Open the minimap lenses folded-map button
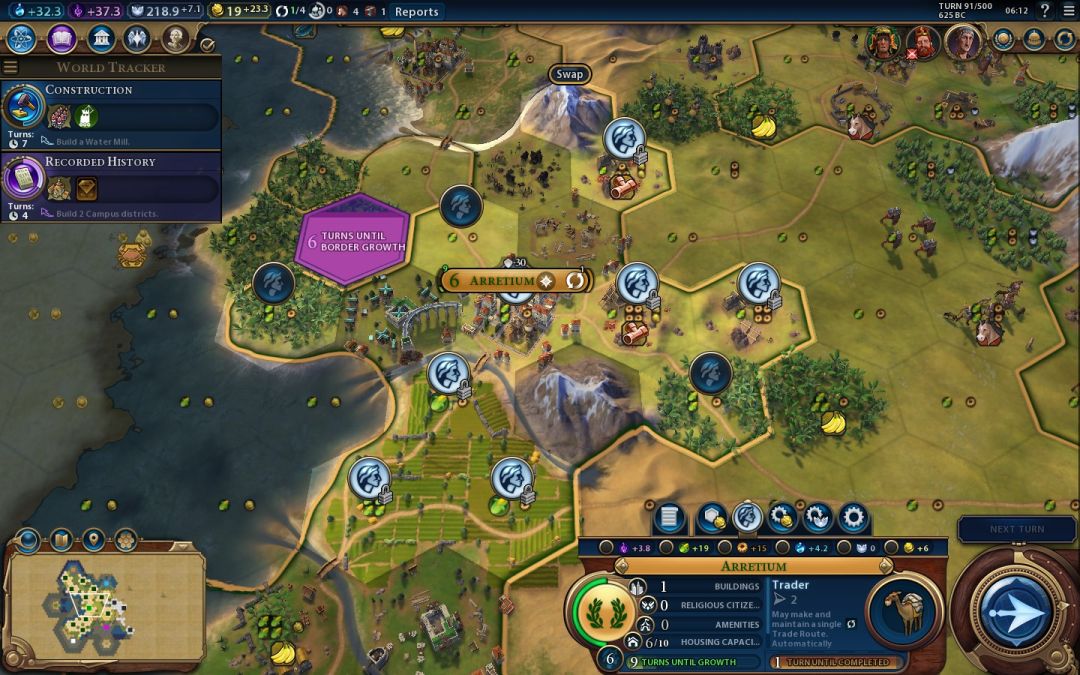The width and height of the screenshot is (1080, 675). point(60,541)
